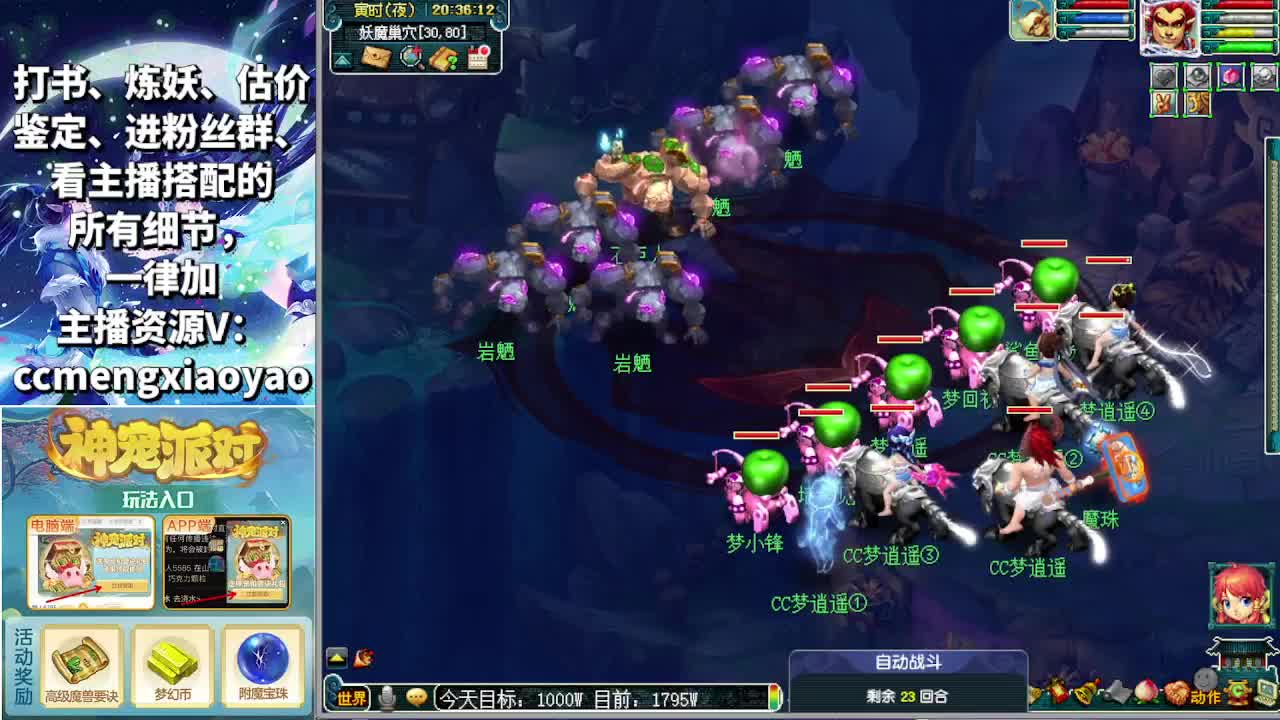Click the golden bell icon in bottom tray
The image size is (1280, 720).
click(x=1086, y=692)
